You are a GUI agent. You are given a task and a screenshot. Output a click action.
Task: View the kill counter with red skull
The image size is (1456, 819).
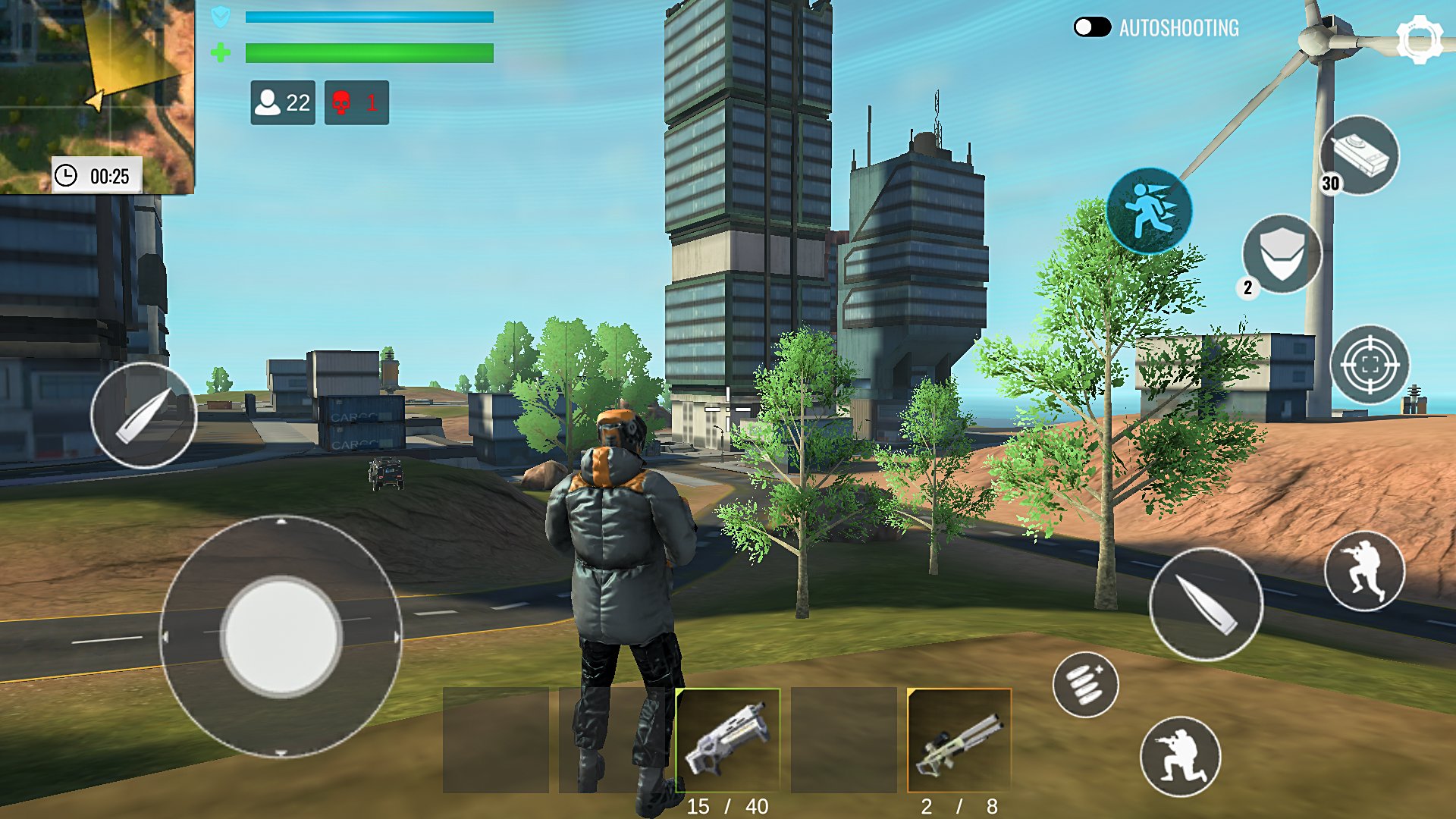[x=356, y=102]
